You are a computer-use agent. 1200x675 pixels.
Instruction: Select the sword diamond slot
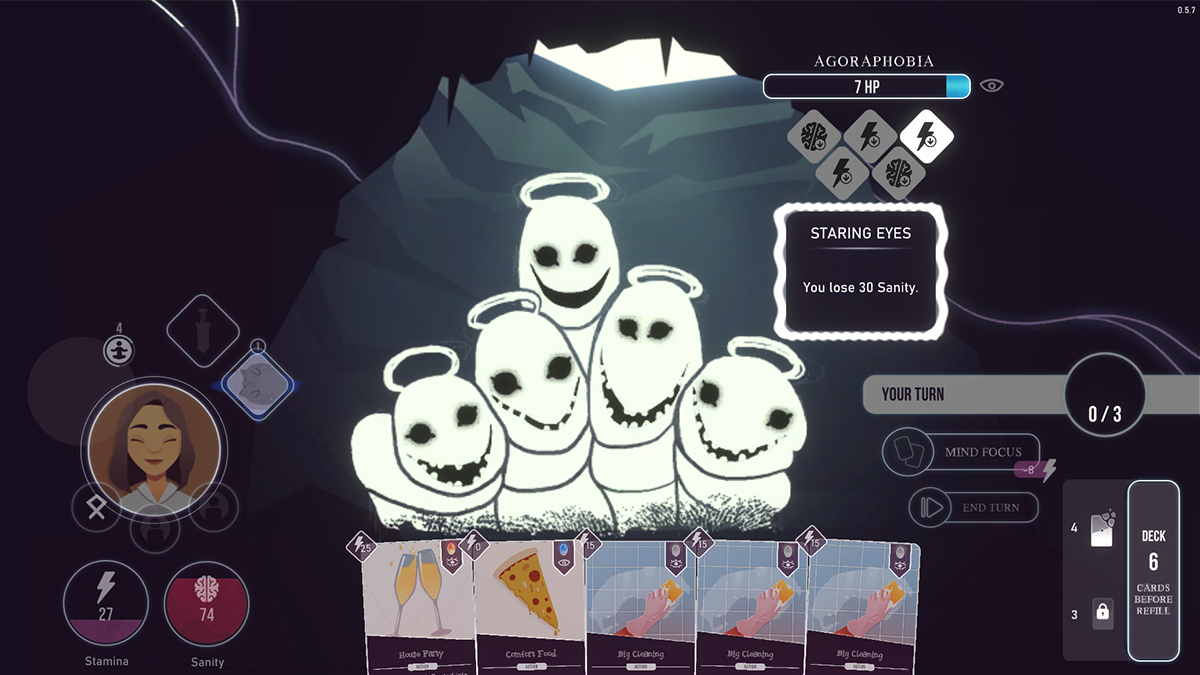coord(203,330)
